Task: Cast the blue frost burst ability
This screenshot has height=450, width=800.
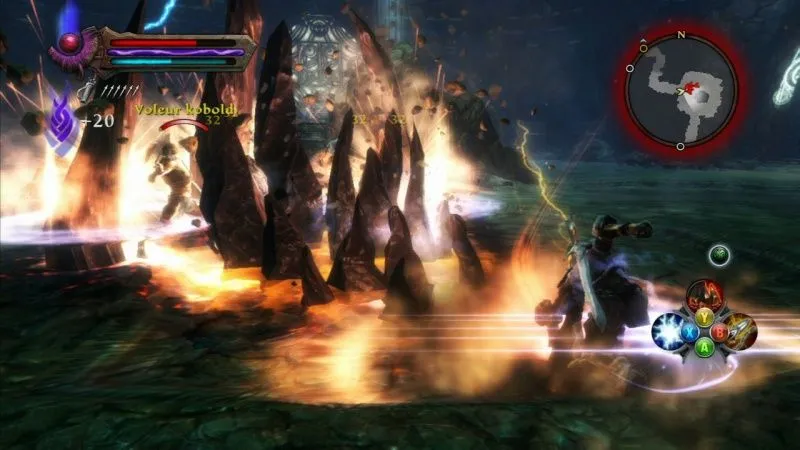Action: tap(669, 331)
